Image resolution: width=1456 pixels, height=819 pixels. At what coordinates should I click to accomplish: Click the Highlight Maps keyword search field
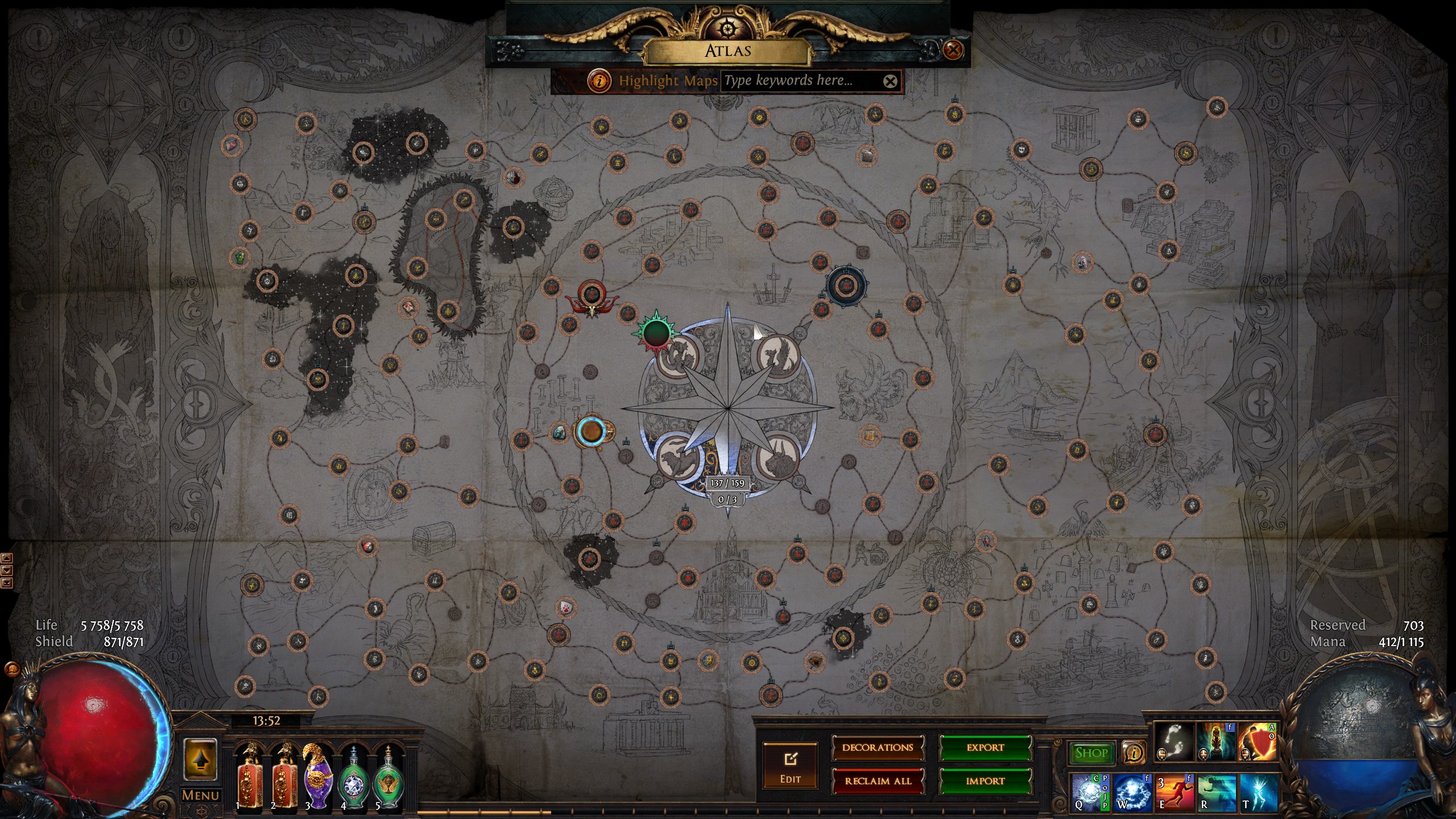pyautogui.click(x=801, y=81)
